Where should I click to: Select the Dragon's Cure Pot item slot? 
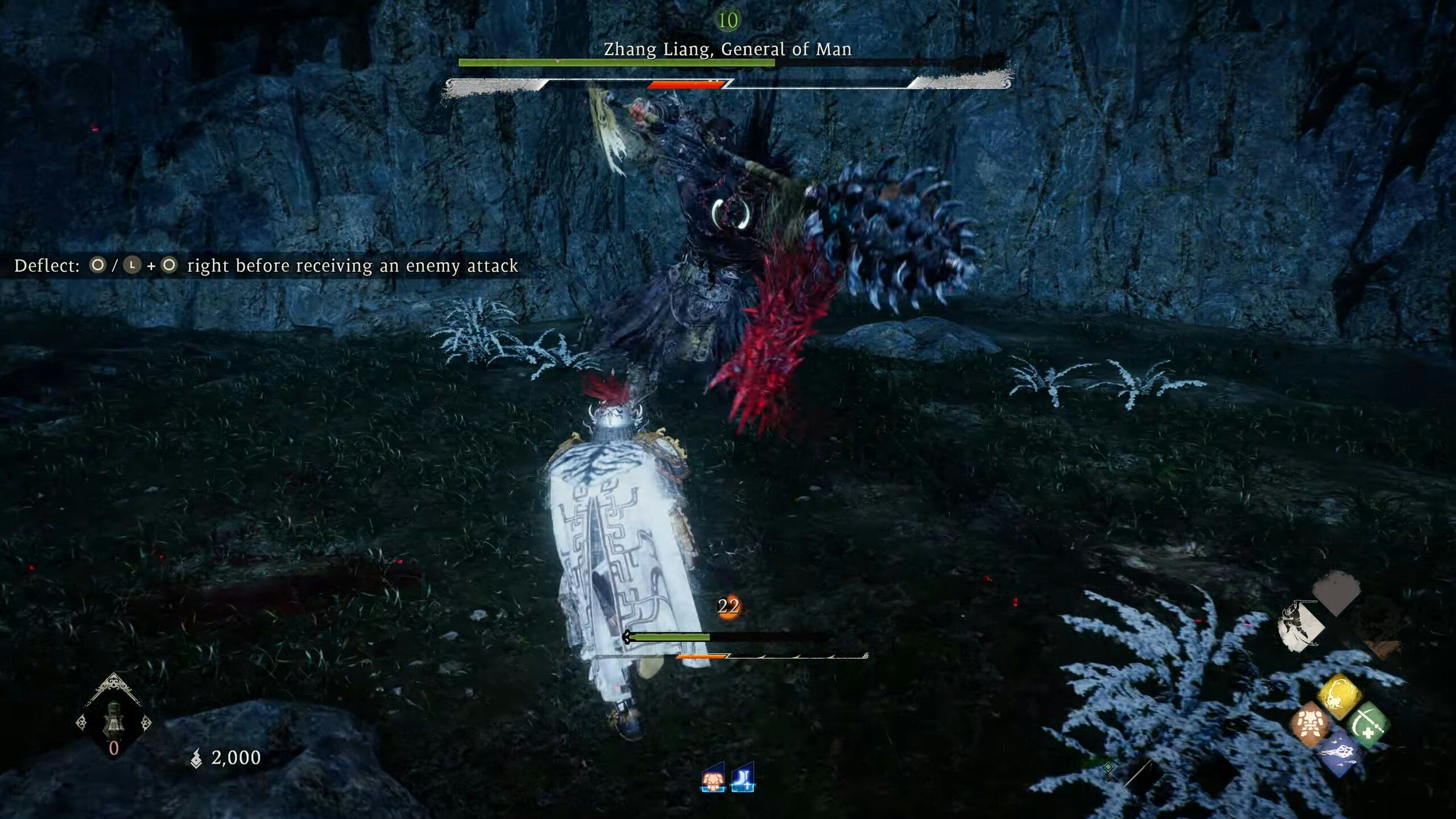pos(113,721)
